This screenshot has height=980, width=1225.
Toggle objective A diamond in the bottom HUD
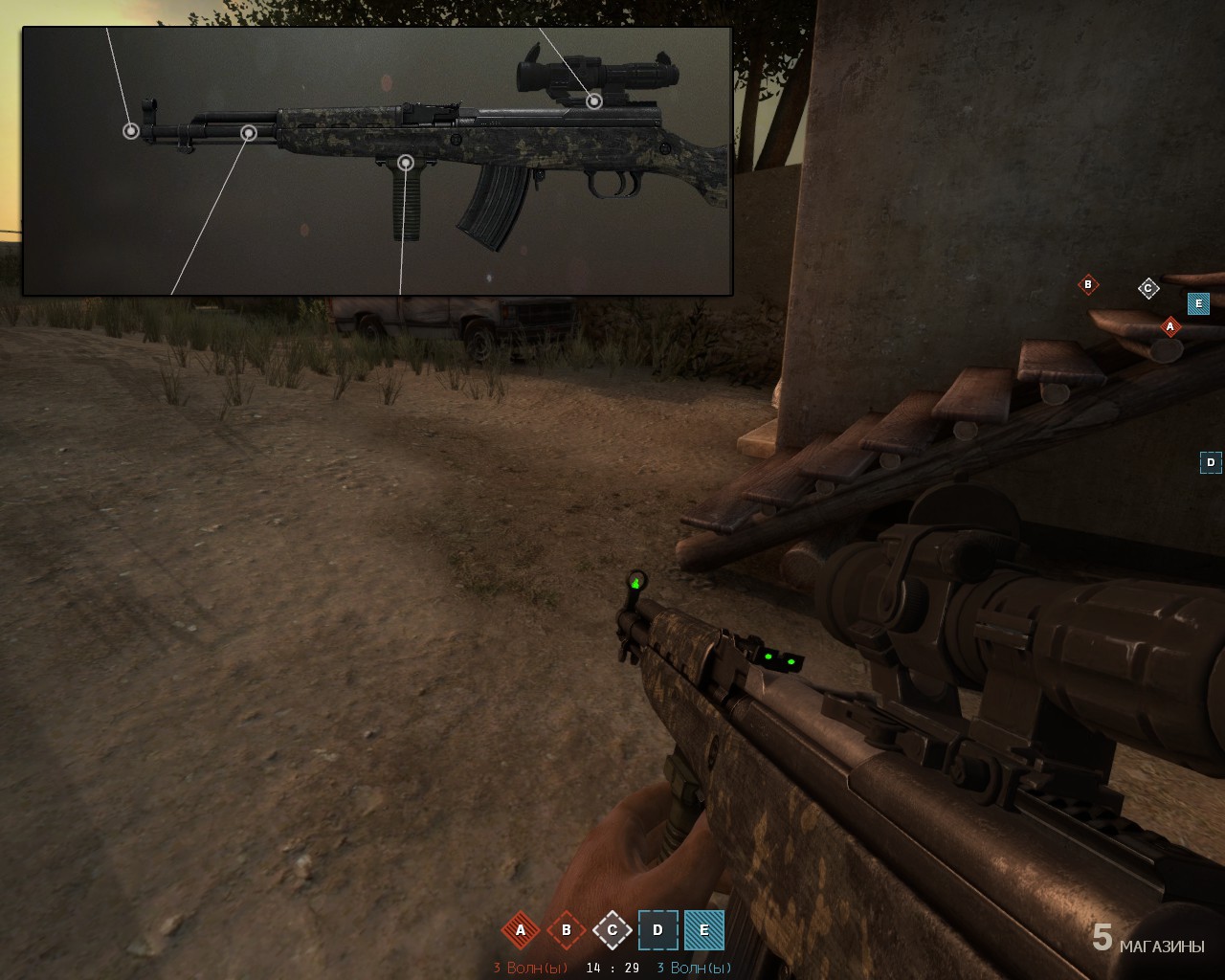(521, 929)
